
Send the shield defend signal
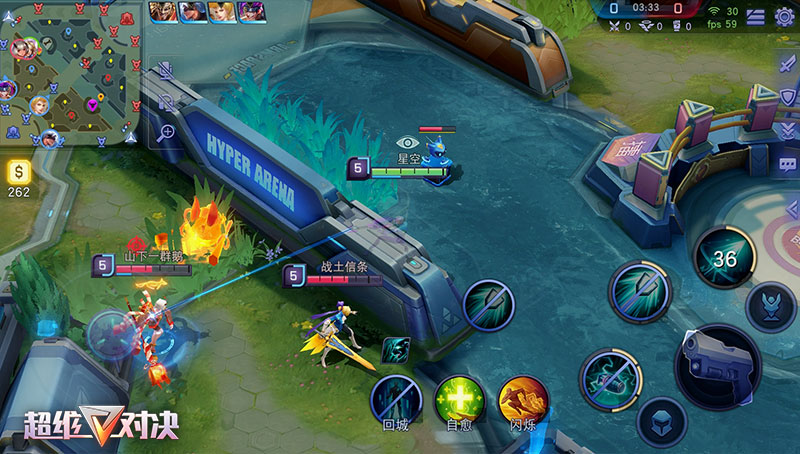787,96
